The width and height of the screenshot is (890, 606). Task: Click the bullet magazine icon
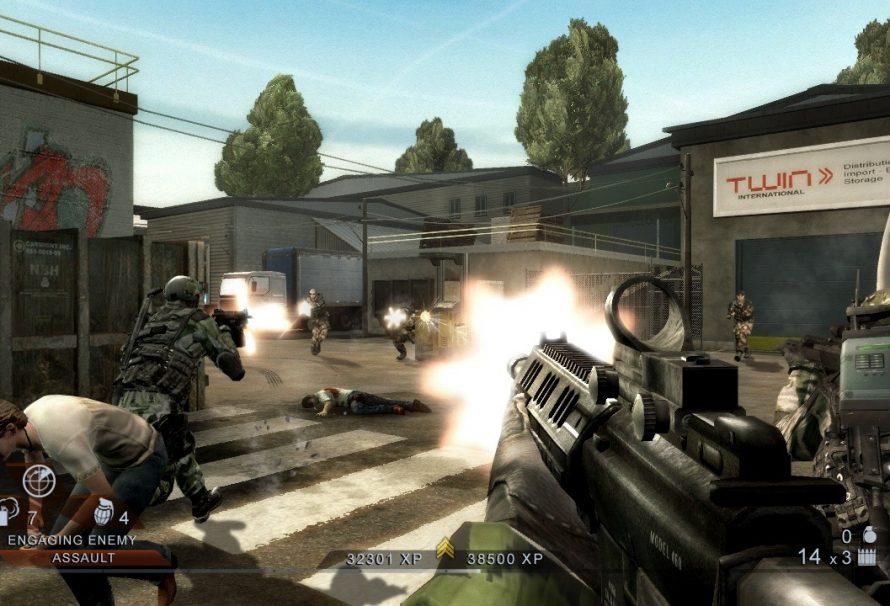pyautogui.click(x=871, y=556)
